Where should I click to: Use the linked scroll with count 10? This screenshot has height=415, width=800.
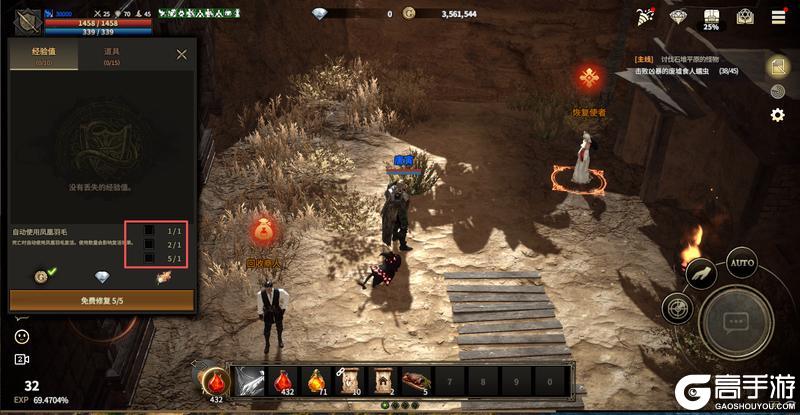click(x=350, y=381)
